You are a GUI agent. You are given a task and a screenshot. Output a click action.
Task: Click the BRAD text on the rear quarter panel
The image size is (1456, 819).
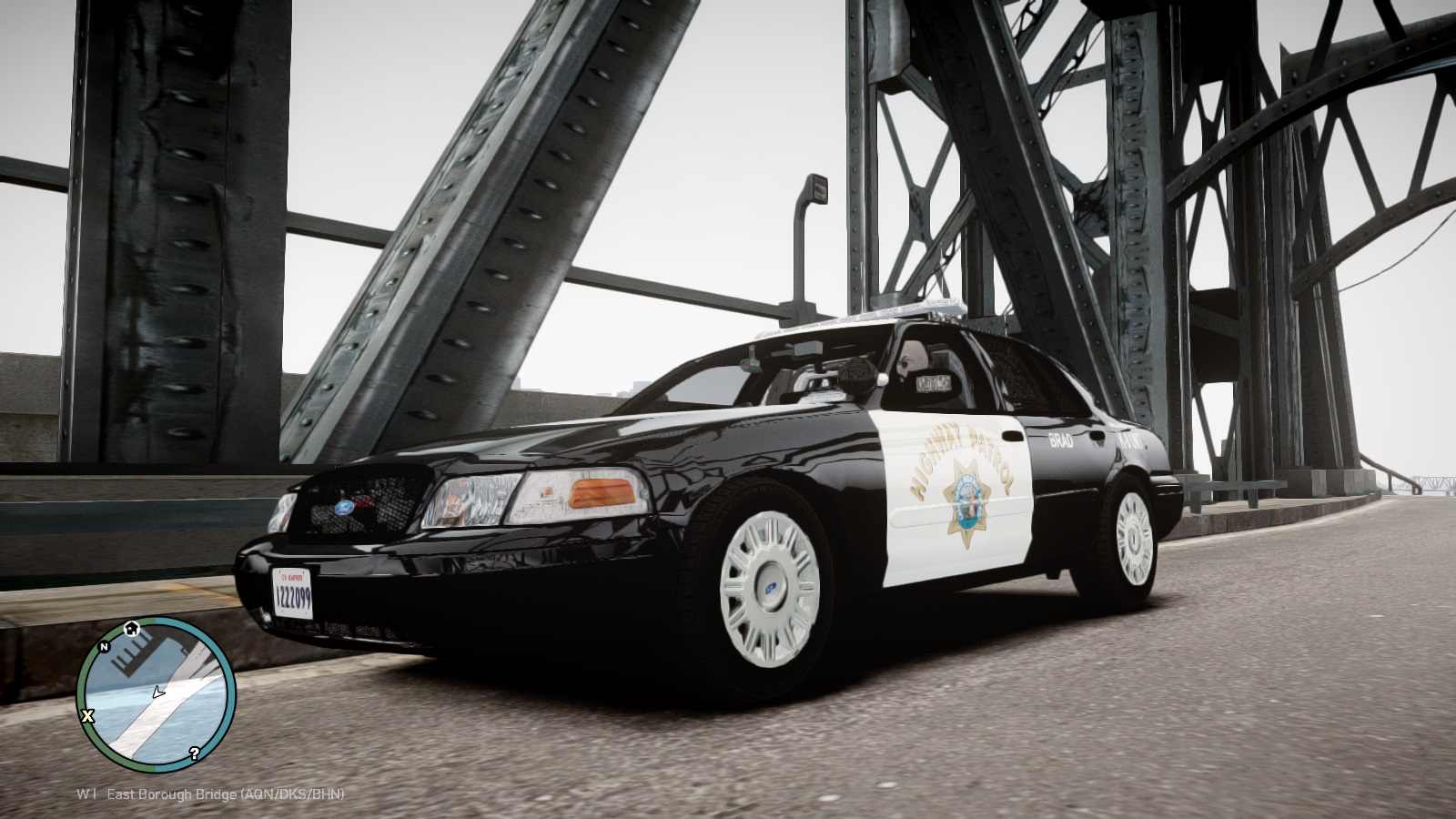click(1061, 440)
